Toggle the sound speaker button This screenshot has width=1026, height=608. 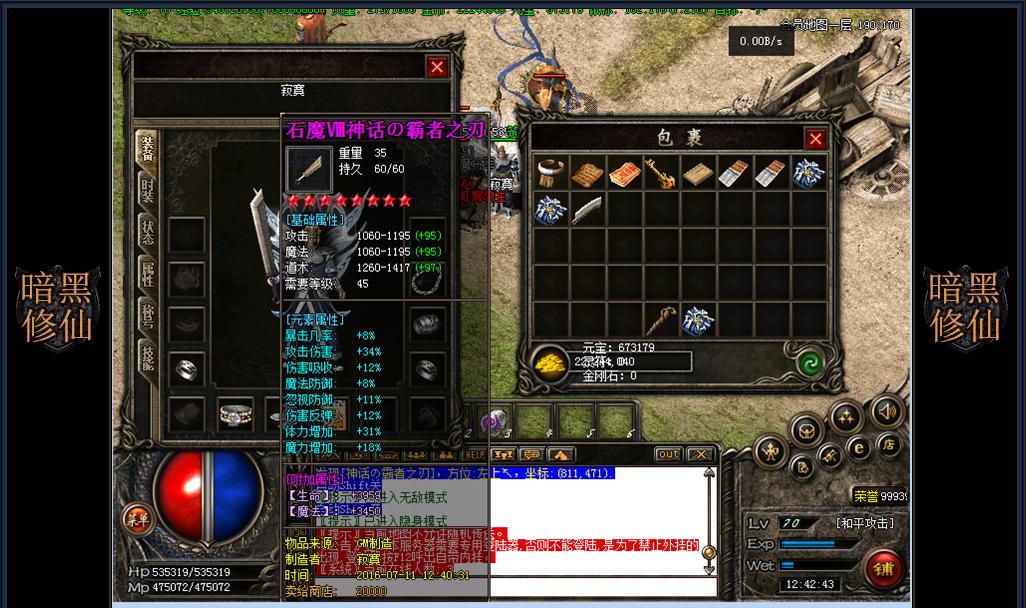[885, 411]
